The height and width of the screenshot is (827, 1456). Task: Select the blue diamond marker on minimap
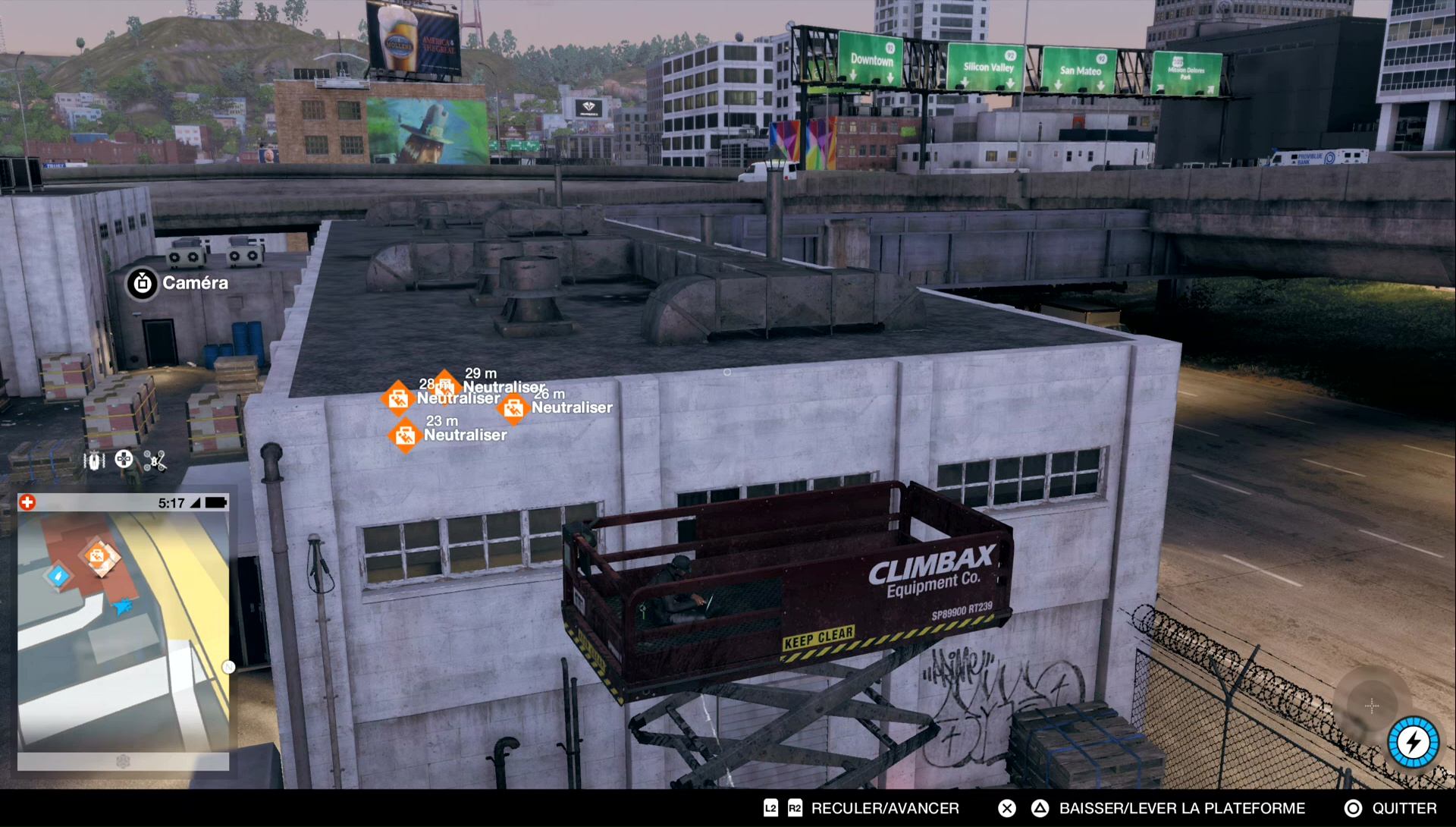pyautogui.click(x=58, y=575)
